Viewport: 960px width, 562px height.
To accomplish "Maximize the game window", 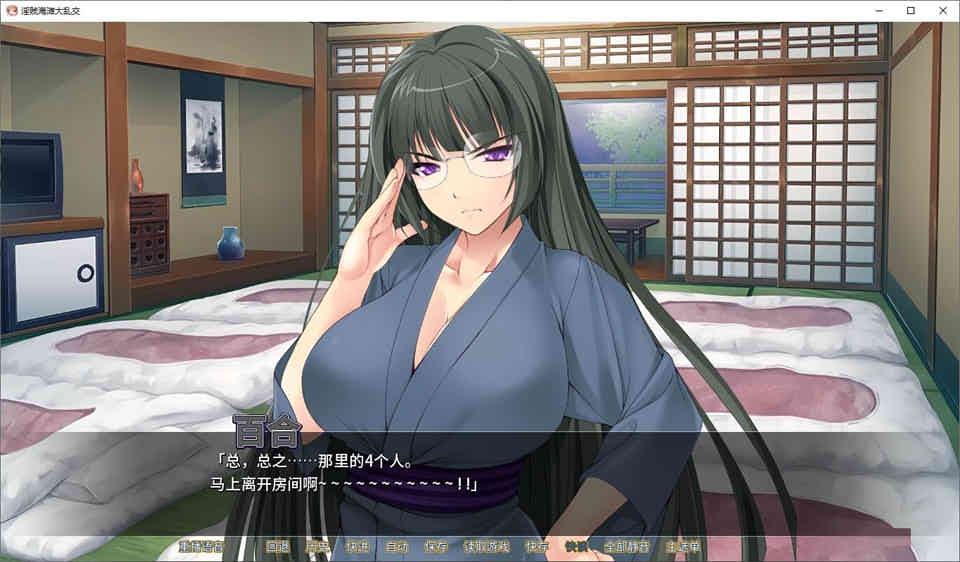I will [x=911, y=10].
